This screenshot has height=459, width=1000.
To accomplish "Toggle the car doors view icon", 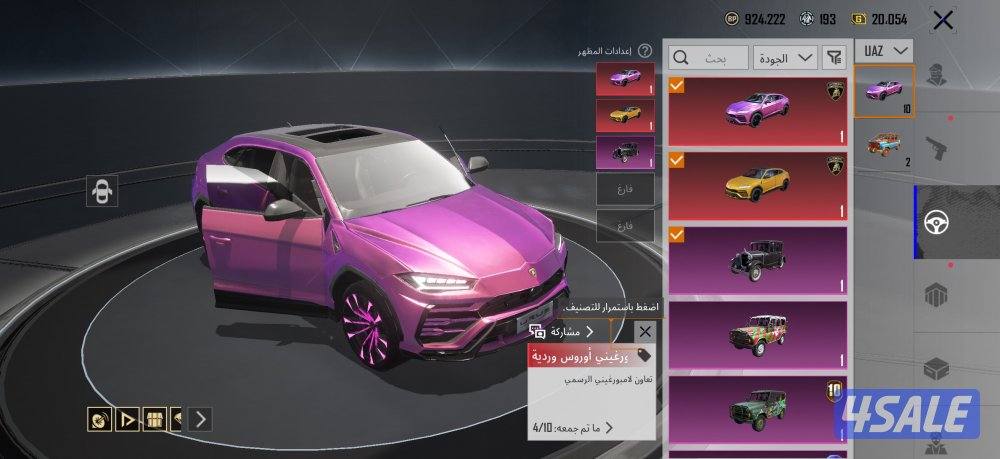I will pyautogui.click(x=102, y=191).
